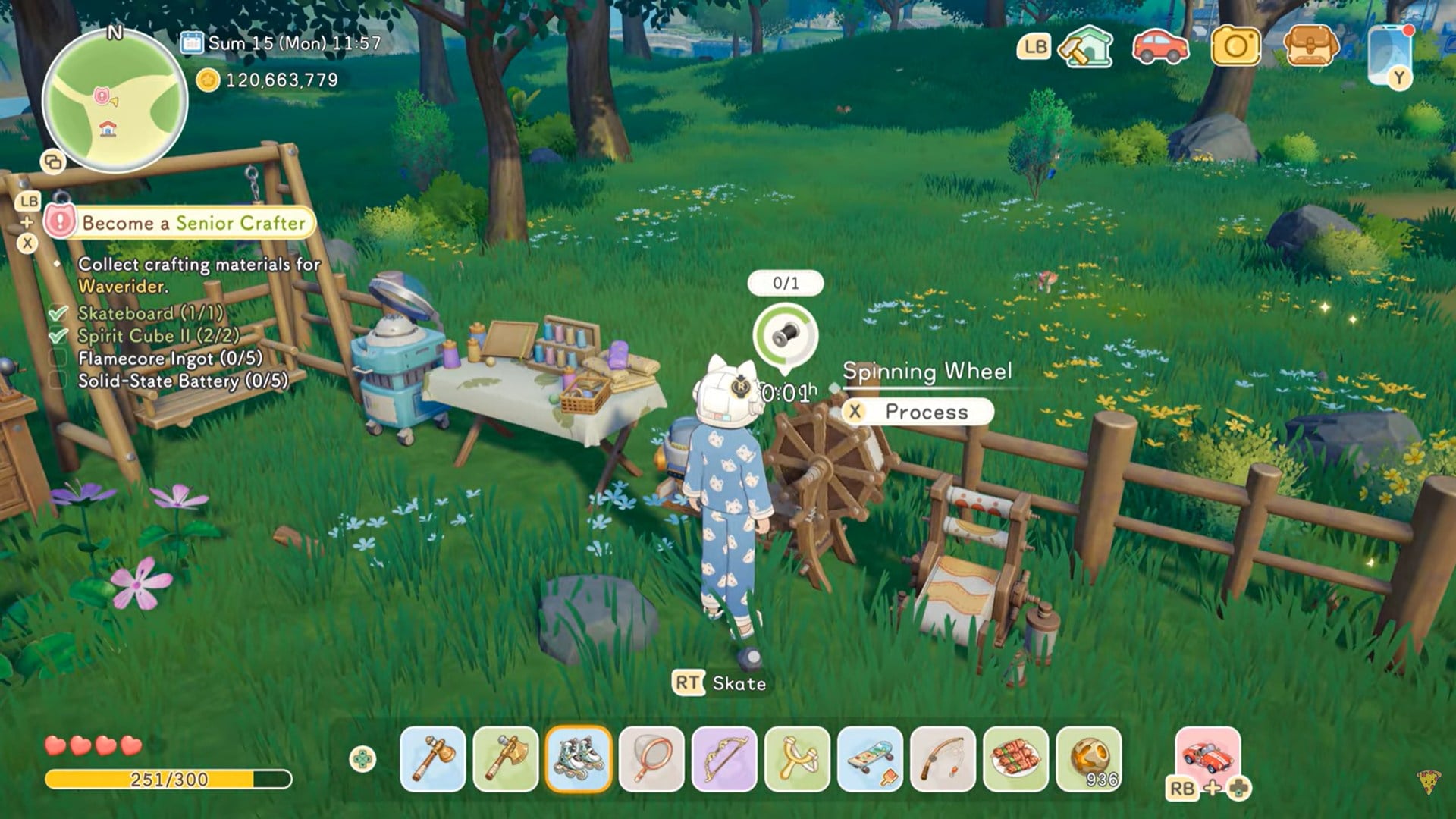Open the yellow camera photo mode

click(x=1235, y=47)
